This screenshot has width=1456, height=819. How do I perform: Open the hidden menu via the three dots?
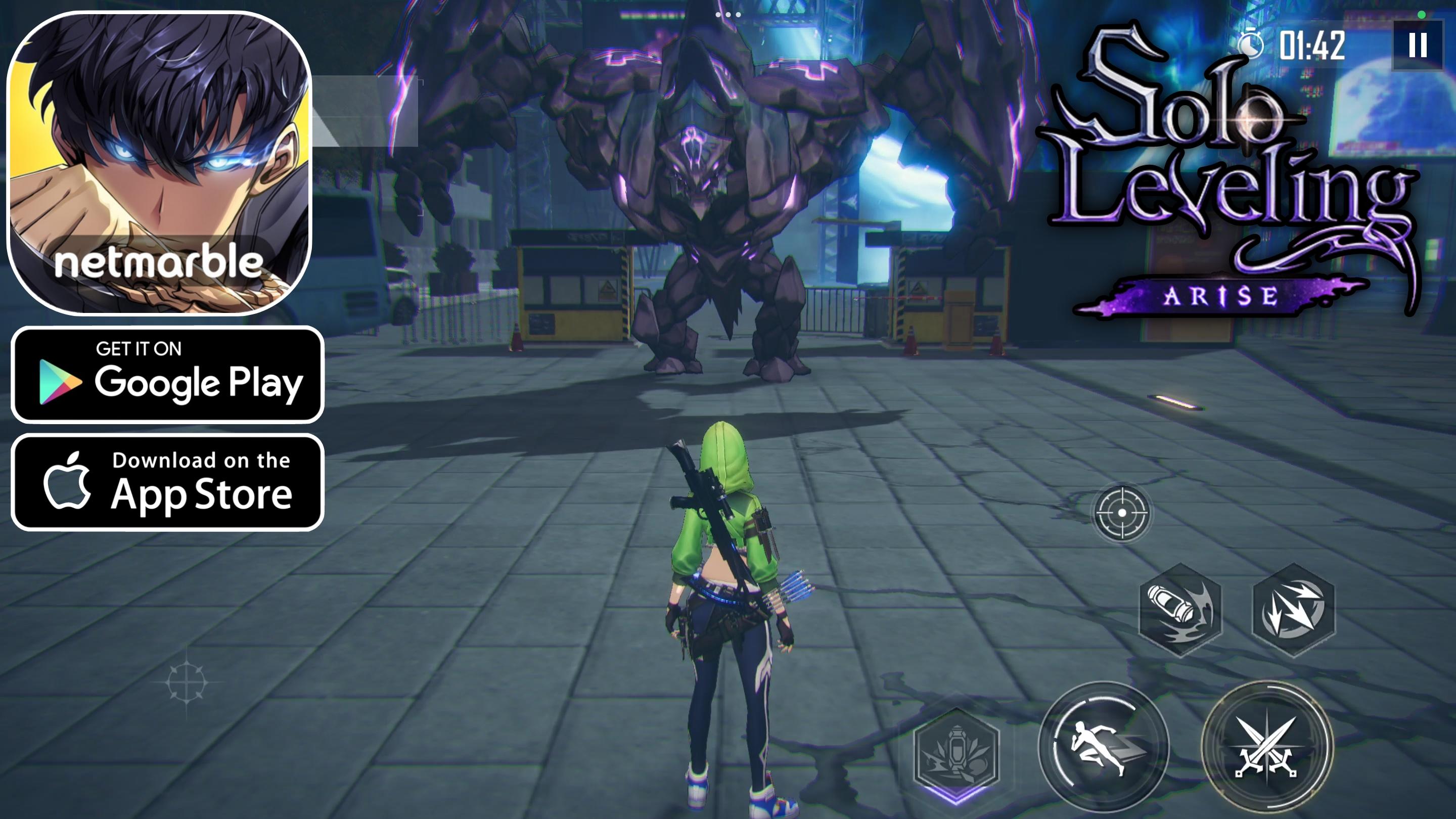pyautogui.click(x=729, y=14)
